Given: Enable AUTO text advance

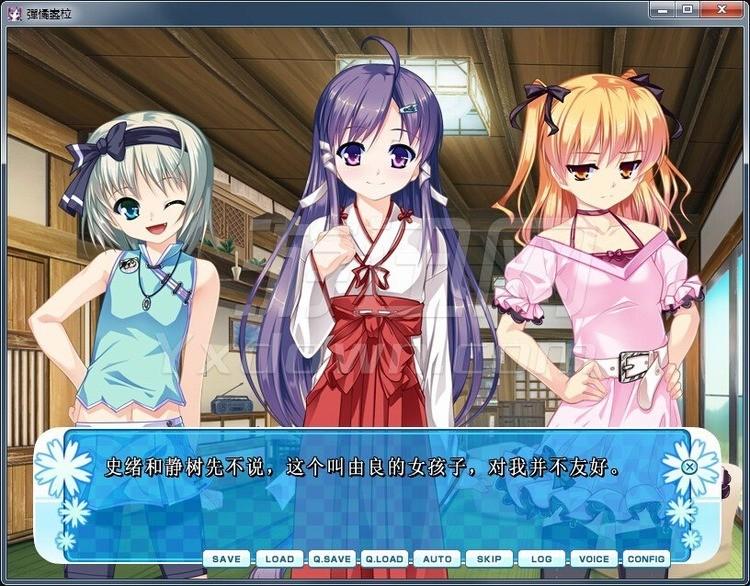Looking at the screenshot, I should (x=437, y=559).
